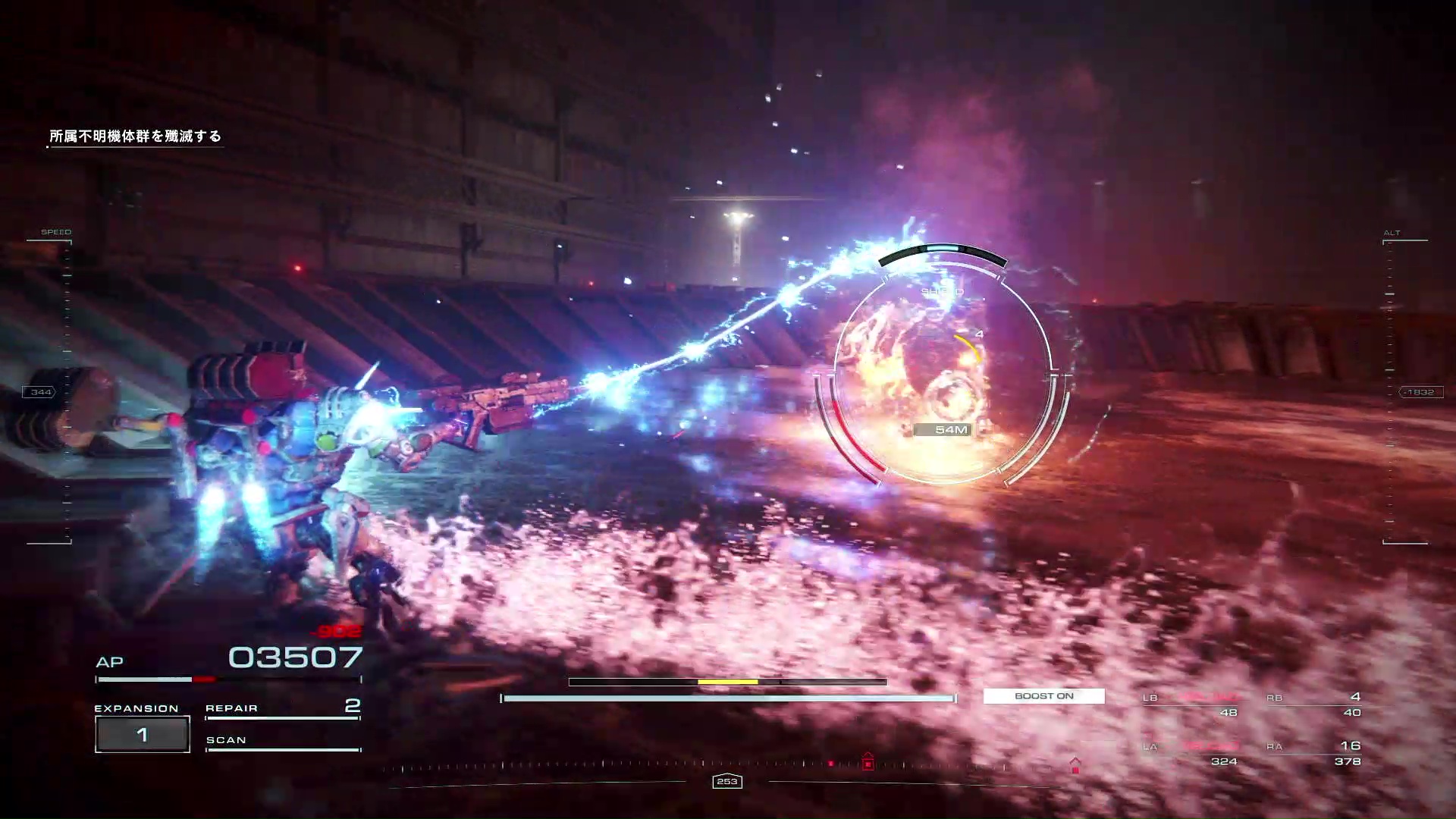Screen dimensions: 1456x819
Task: Select the RB weapon slot
Action: coord(1318,704)
